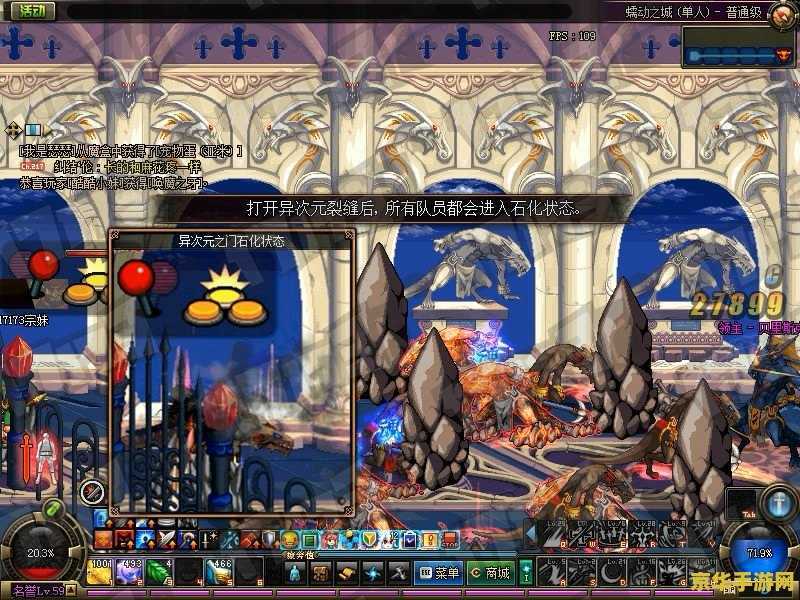Use the item stack showing 466
800x600 pixels.
220,573
